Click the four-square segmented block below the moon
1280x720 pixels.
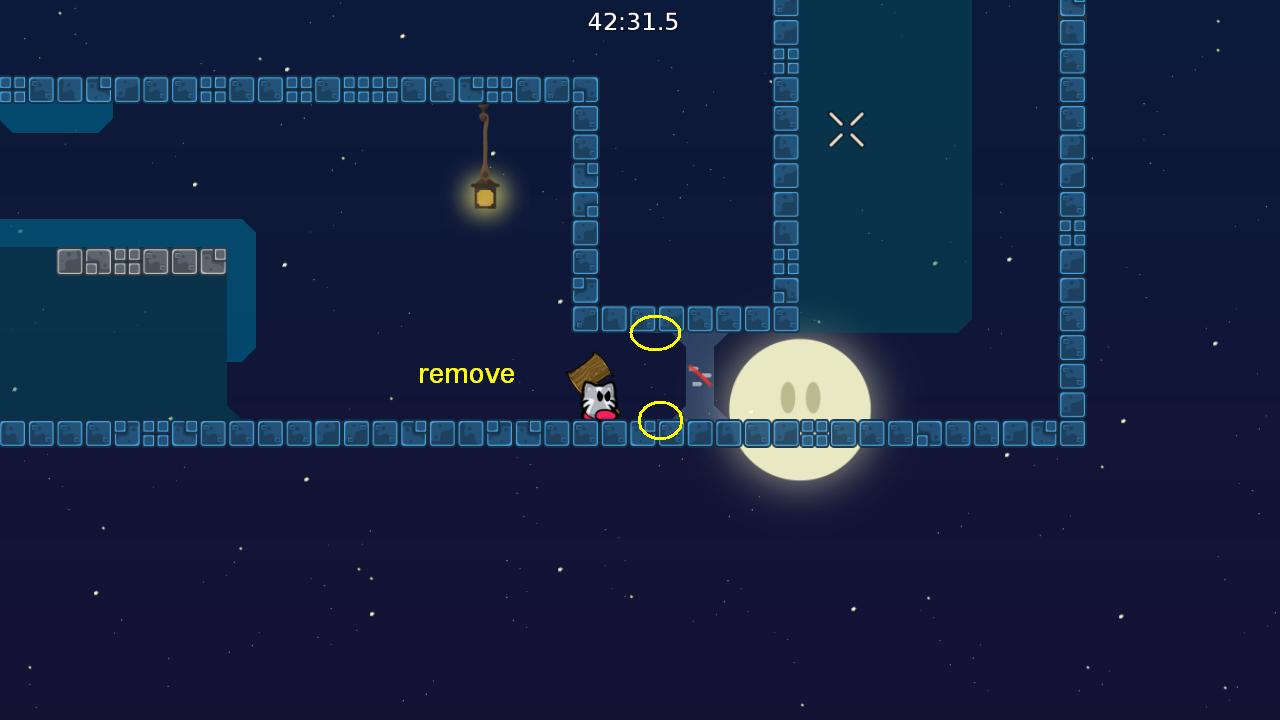[813, 434]
